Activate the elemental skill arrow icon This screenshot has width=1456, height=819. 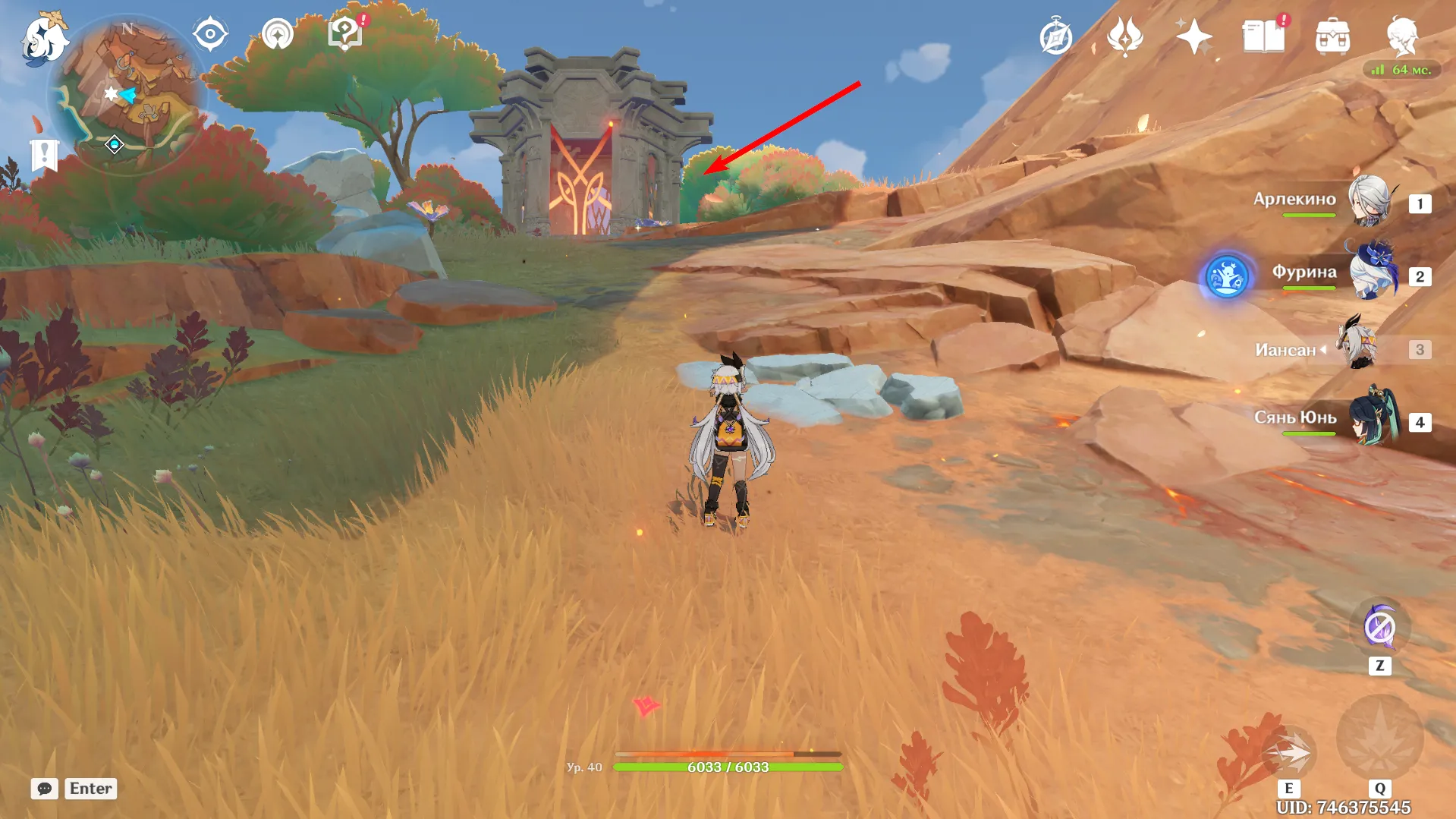[x=1289, y=753]
